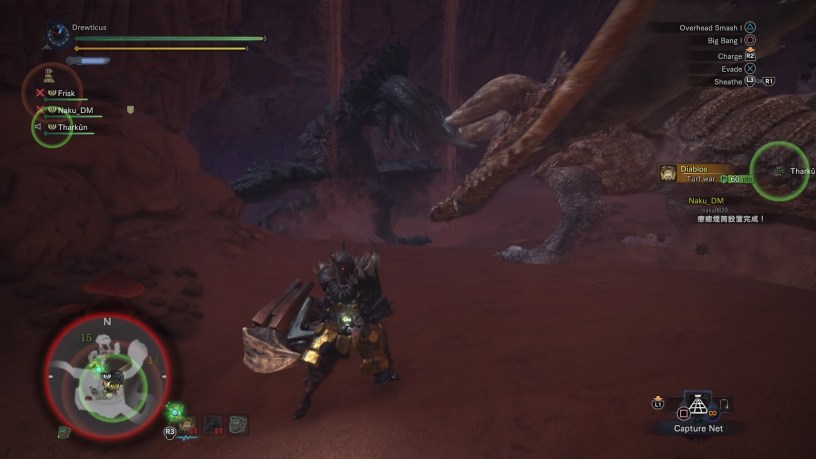Click the stacked items icon above Frisk
The image size is (816, 459).
point(48,77)
